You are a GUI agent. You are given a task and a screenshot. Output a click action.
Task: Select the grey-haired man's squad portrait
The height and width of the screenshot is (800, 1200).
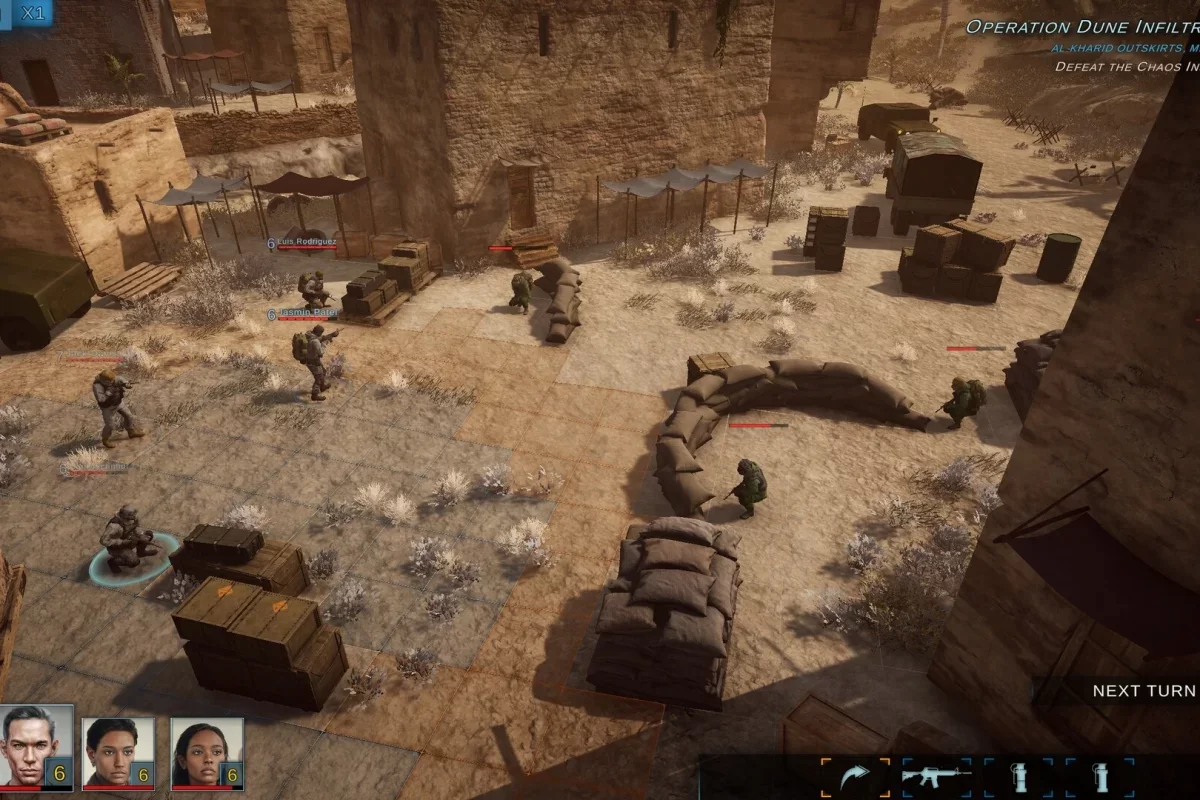36,746
